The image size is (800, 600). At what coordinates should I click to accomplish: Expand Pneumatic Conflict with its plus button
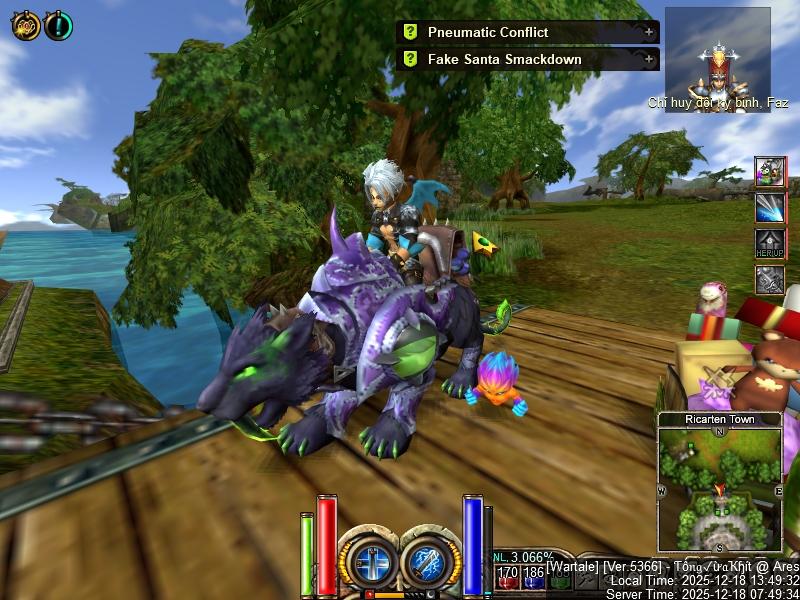click(650, 32)
